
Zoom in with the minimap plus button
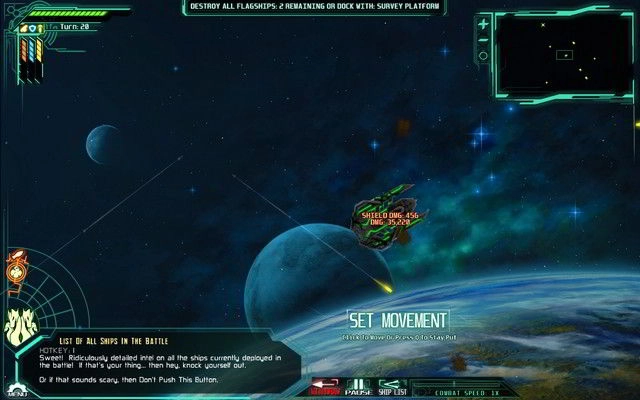pyautogui.click(x=484, y=22)
